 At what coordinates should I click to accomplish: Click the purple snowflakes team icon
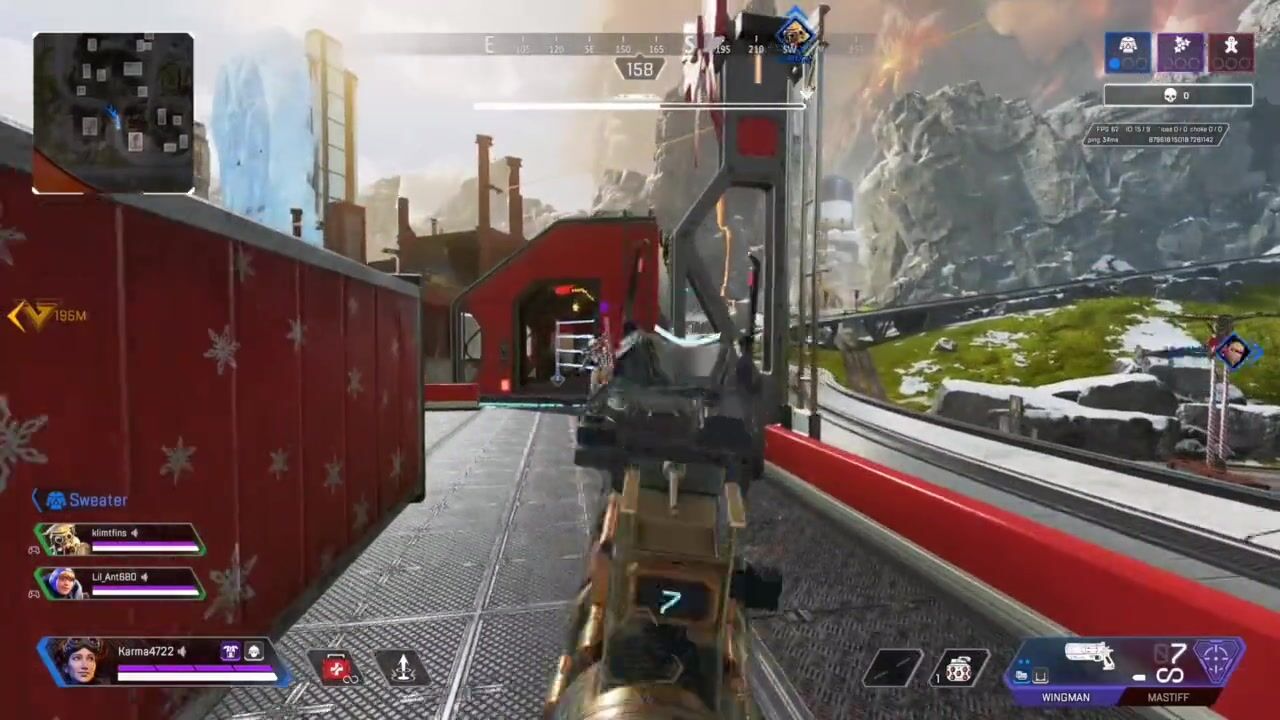(1180, 51)
